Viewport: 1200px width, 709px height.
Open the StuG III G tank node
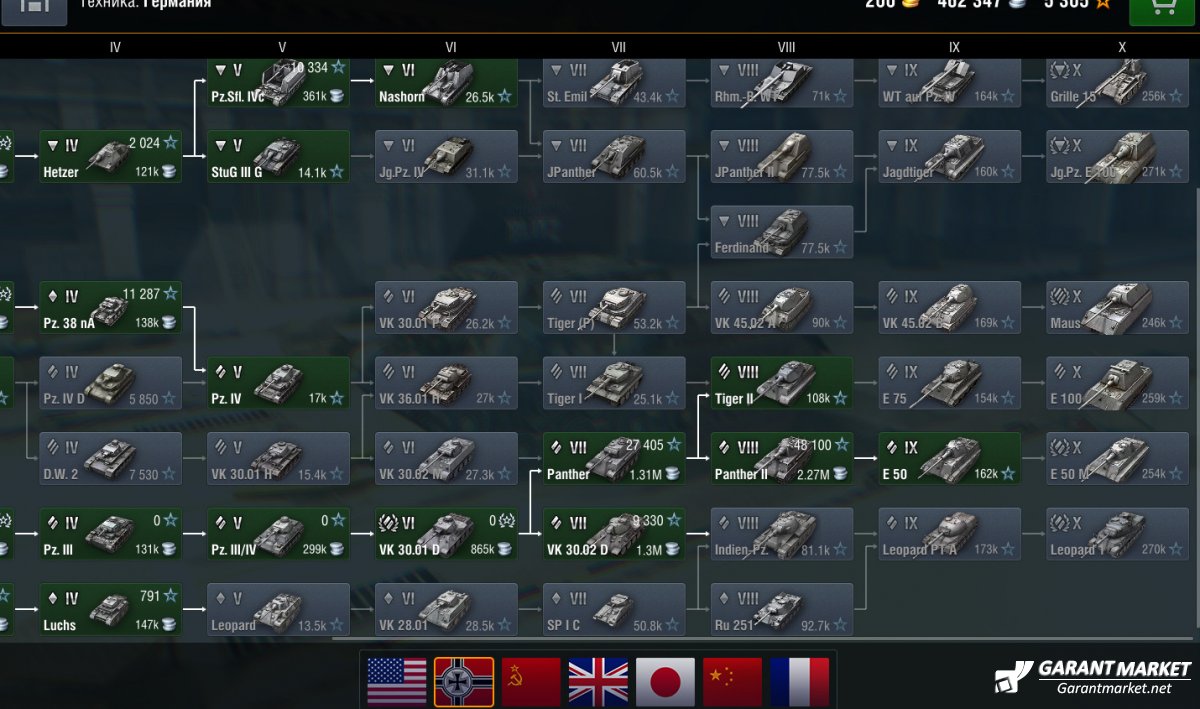[279, 157]
